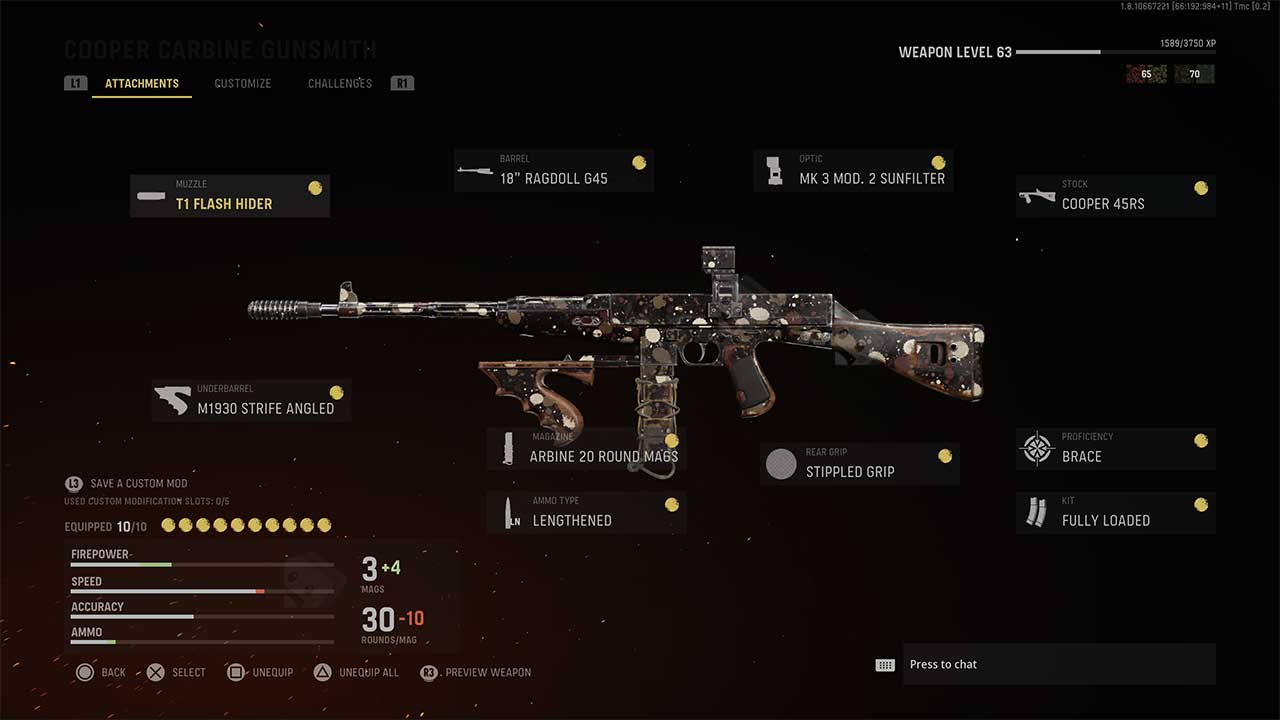Click the 18" Ragdoll G45 barrel icon
The width and height of the screenshot is (1280, 720).
pos(475,169)
